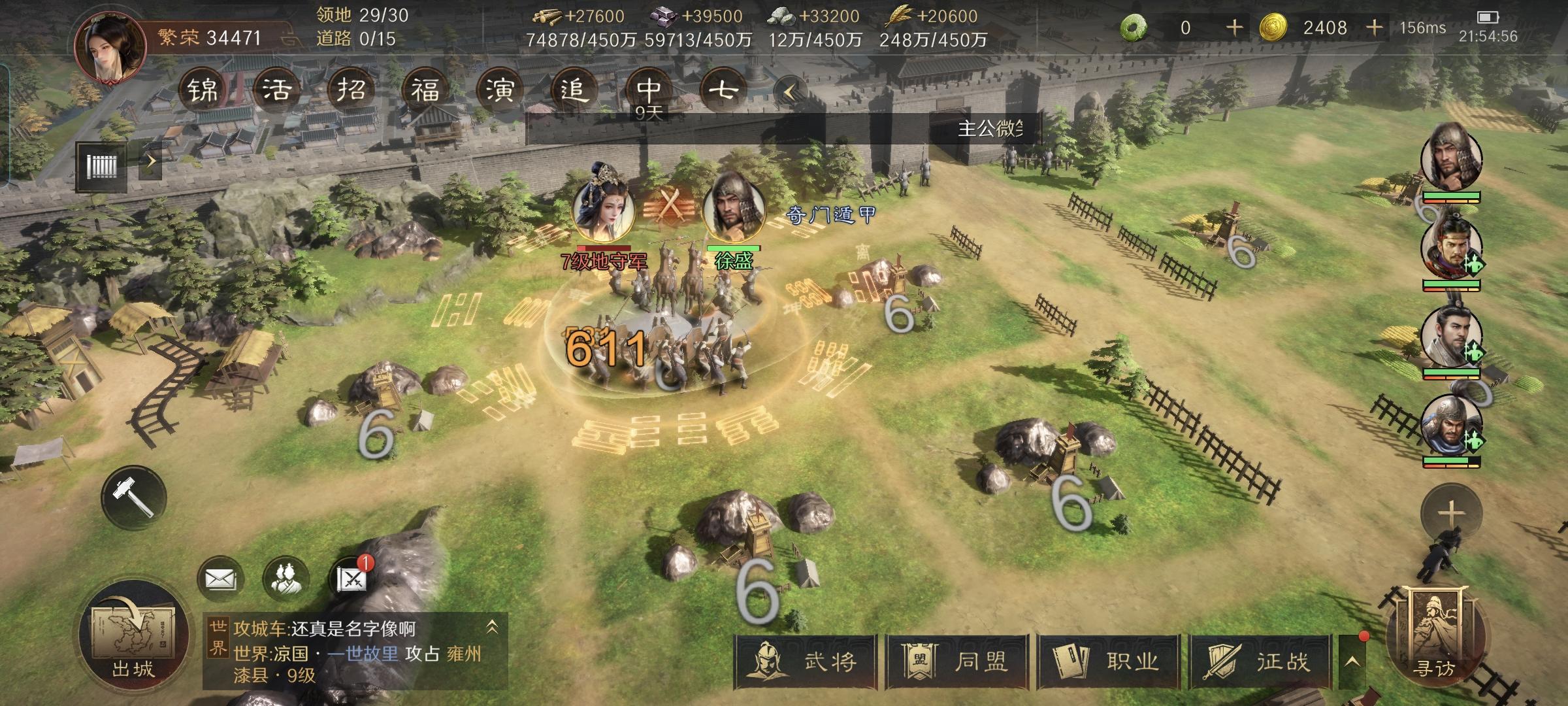1568x706 pixels.
Task: Click the hammer build button
Action: tap(133, 497)
